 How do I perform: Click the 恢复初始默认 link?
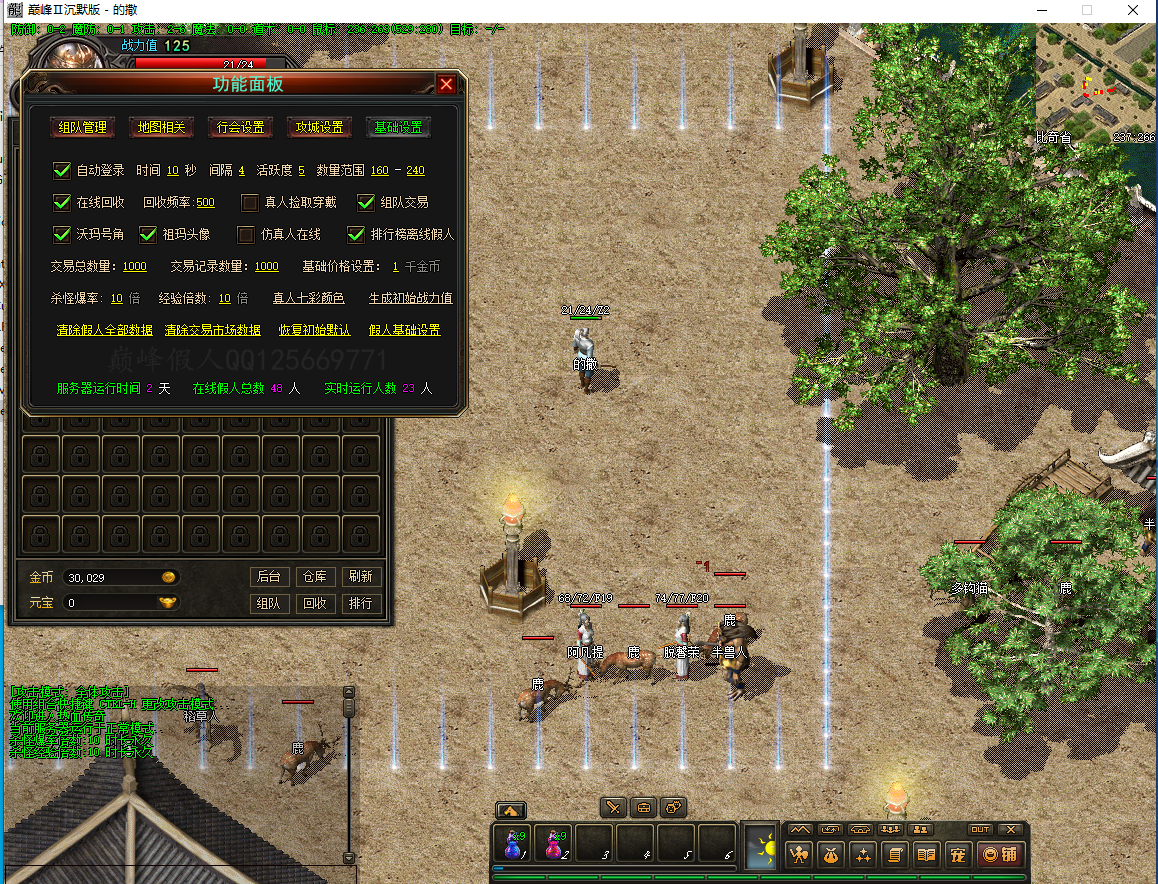pyautogui.click(x=314, y=330)
